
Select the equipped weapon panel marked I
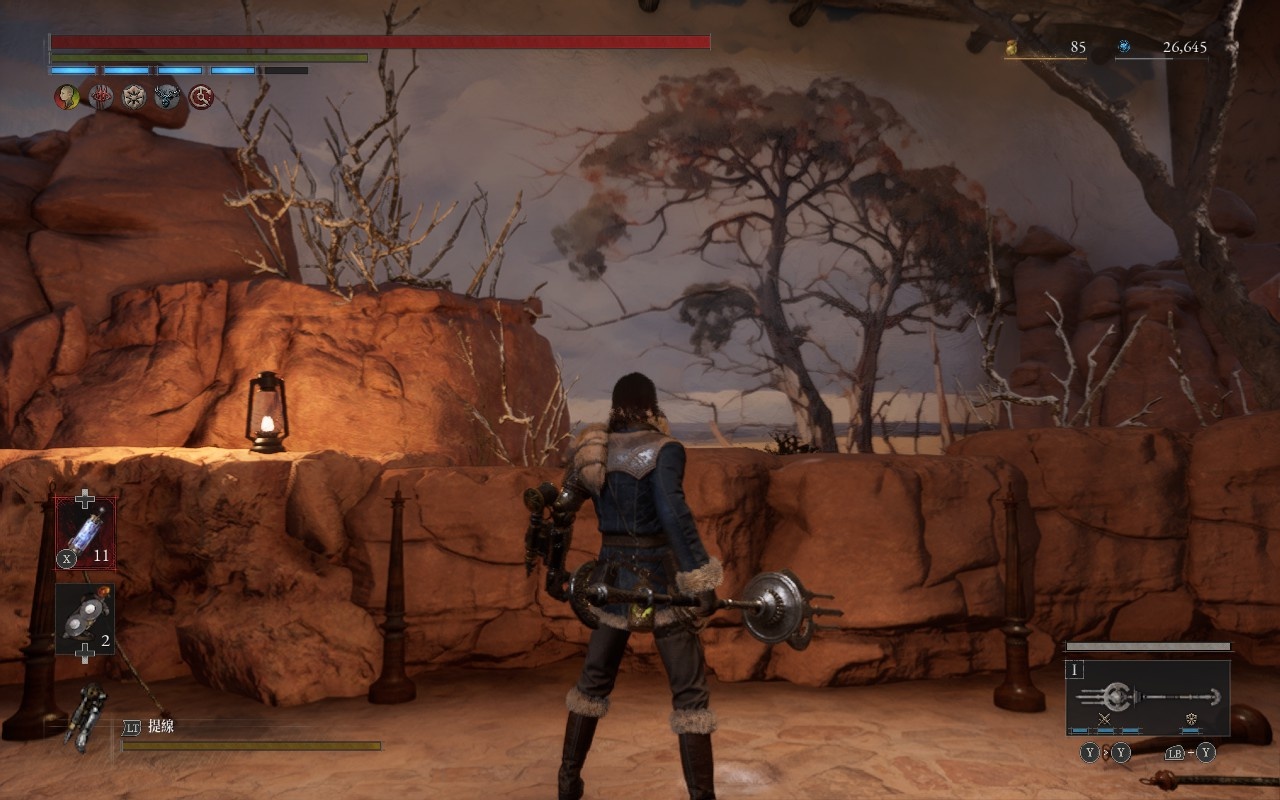tap(1147, 697)
